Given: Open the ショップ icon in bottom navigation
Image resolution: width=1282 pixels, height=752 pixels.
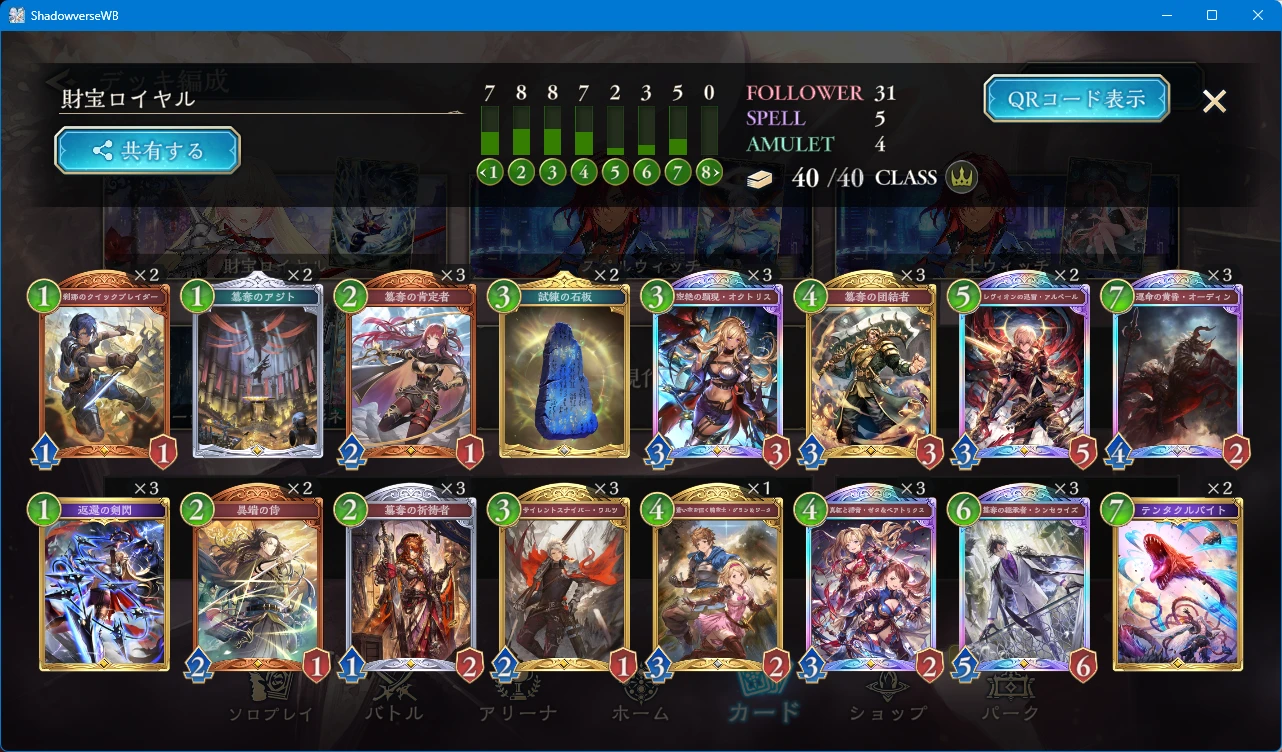Looking at the screenshot, I should 887,686.
